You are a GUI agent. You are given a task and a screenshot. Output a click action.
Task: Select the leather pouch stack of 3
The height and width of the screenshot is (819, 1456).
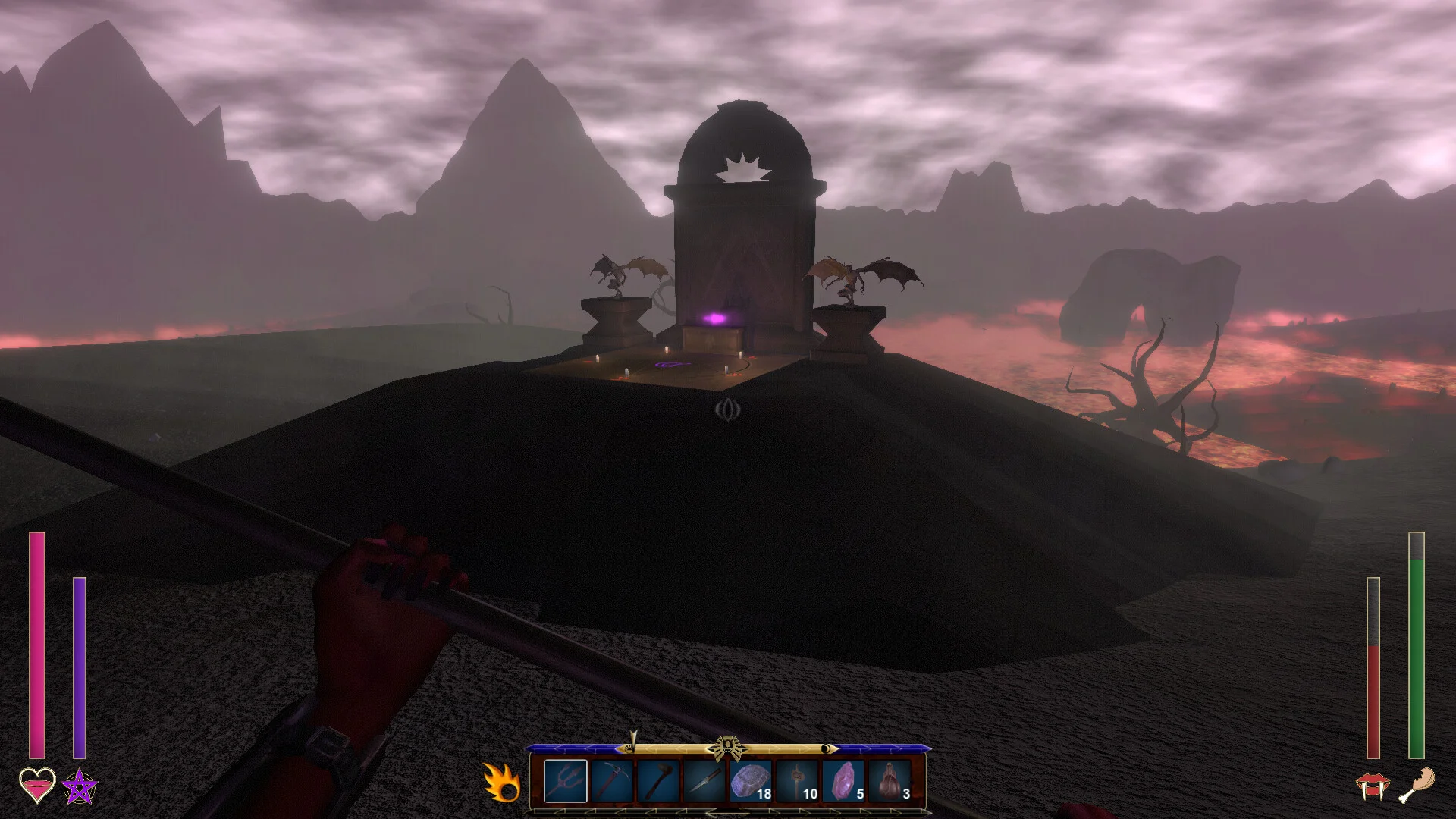click(890, 781)
